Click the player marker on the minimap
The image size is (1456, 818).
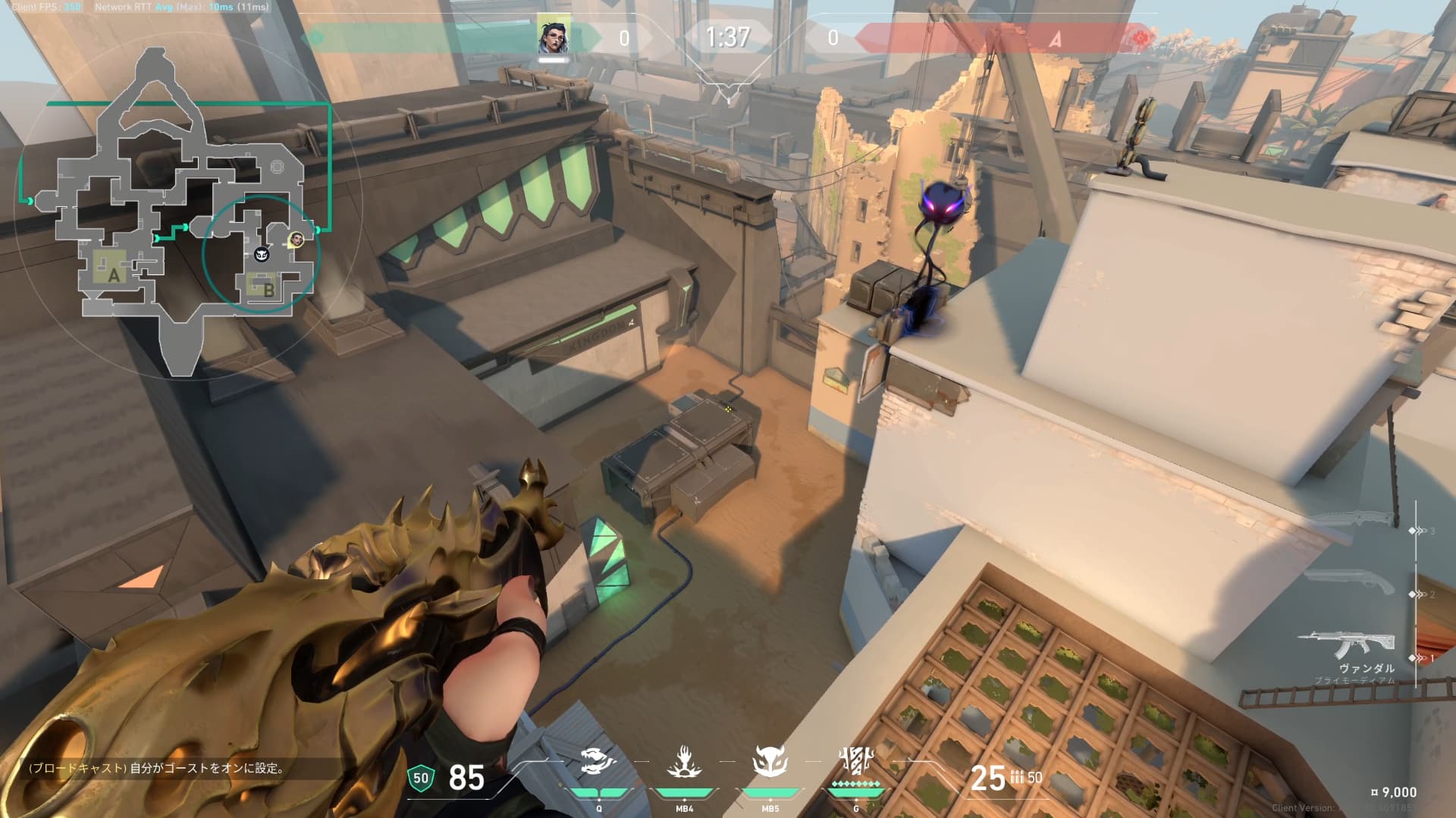coord(296,240)
